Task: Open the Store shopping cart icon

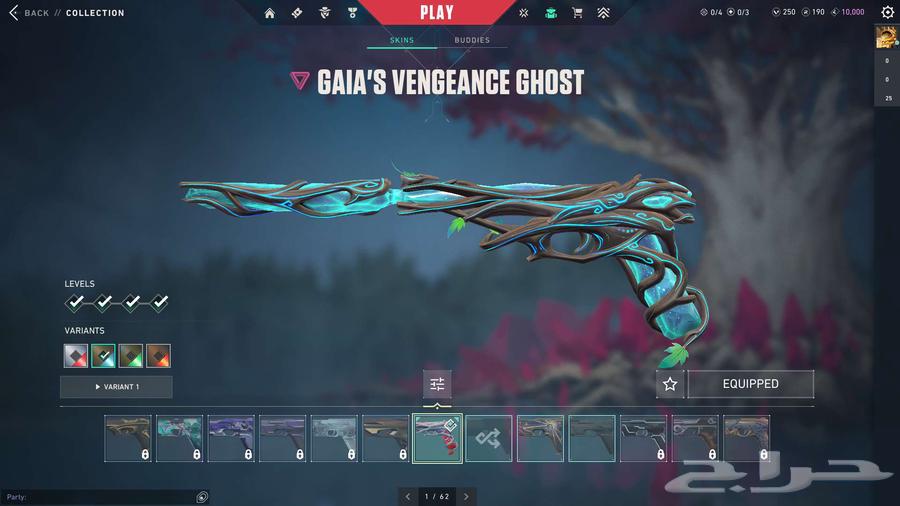Action: click(x=577, y=13)
